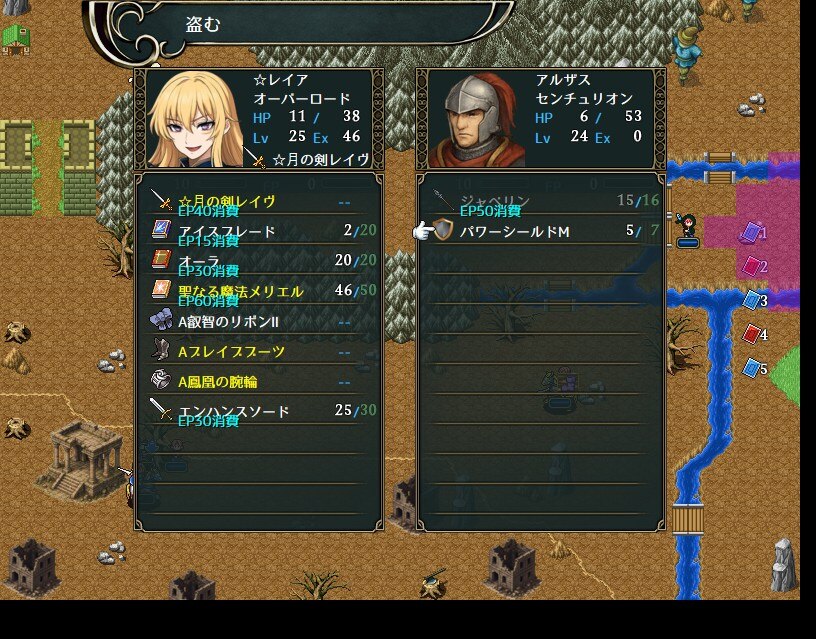Image resolution: width=816 pixels, height=639 pixels.
Task: Steal the パワーシールドM shield
Action: (540, 231)
